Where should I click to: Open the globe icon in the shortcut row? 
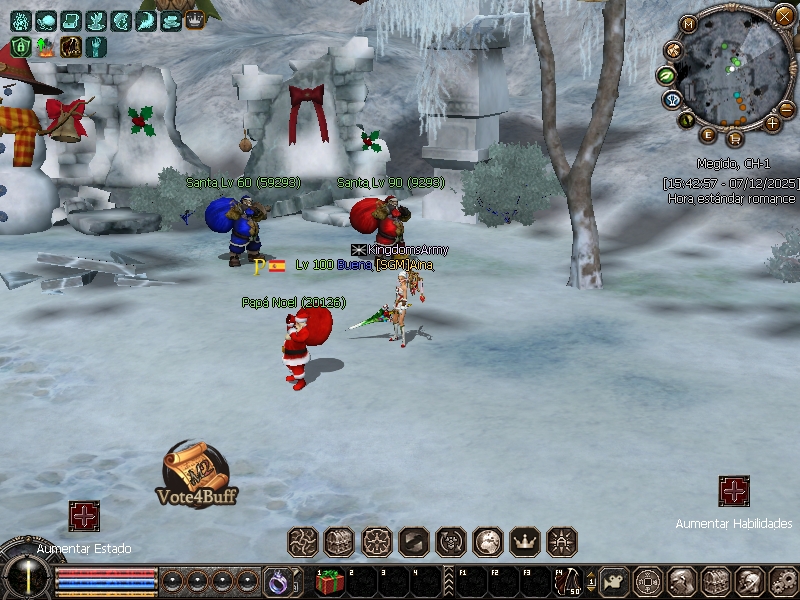click(488, 542)
